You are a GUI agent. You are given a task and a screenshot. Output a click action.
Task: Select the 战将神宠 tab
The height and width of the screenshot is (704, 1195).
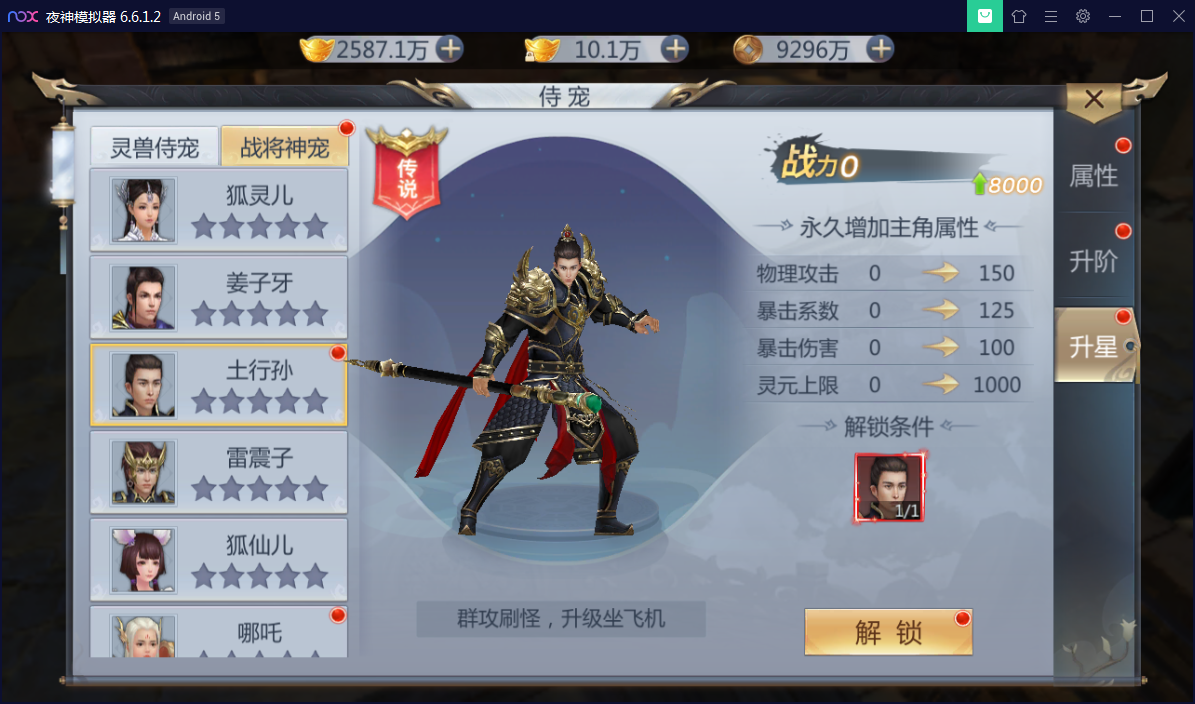click(x=285, y=148)
